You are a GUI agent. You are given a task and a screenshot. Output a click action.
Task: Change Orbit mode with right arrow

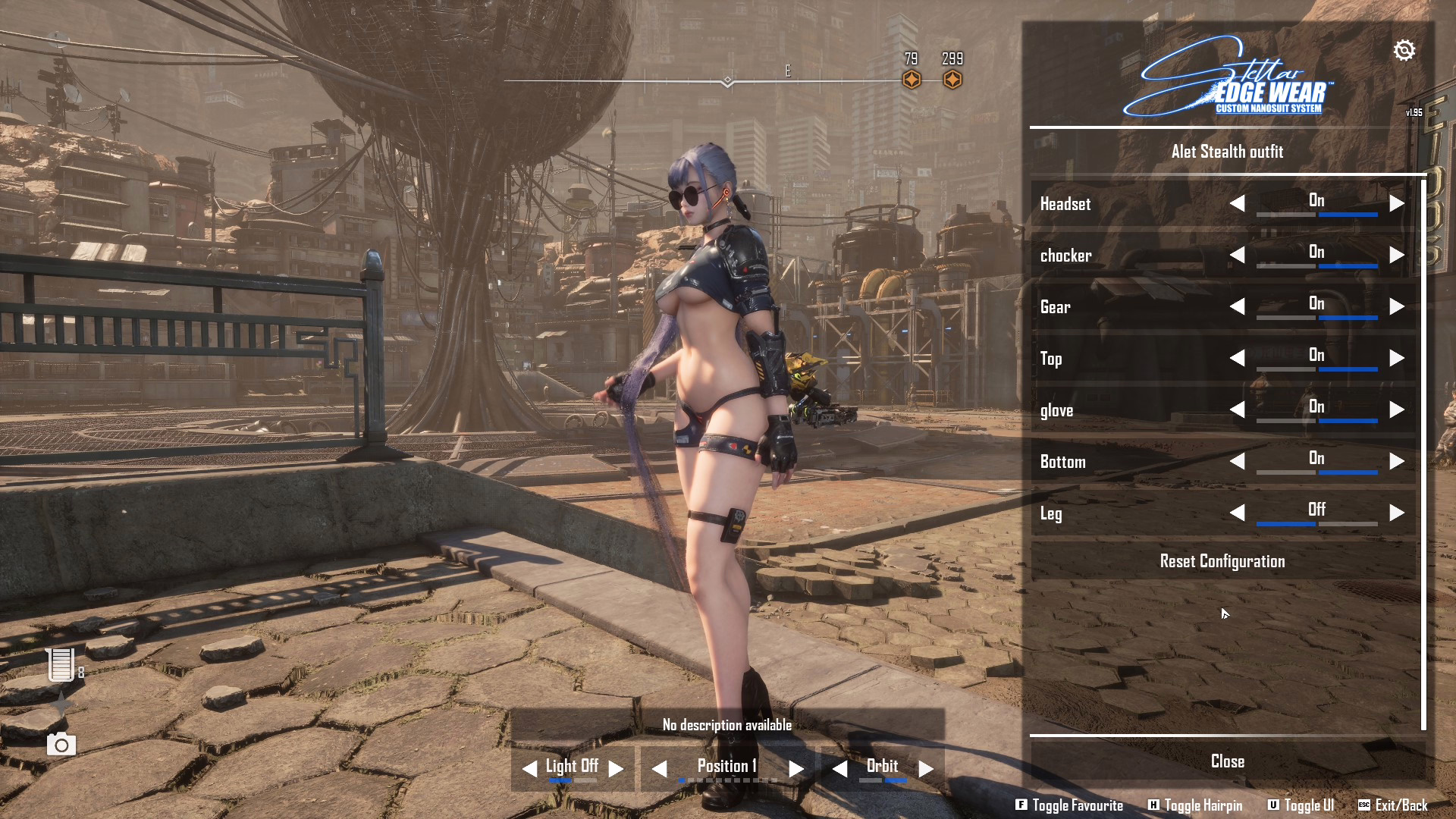925,769
